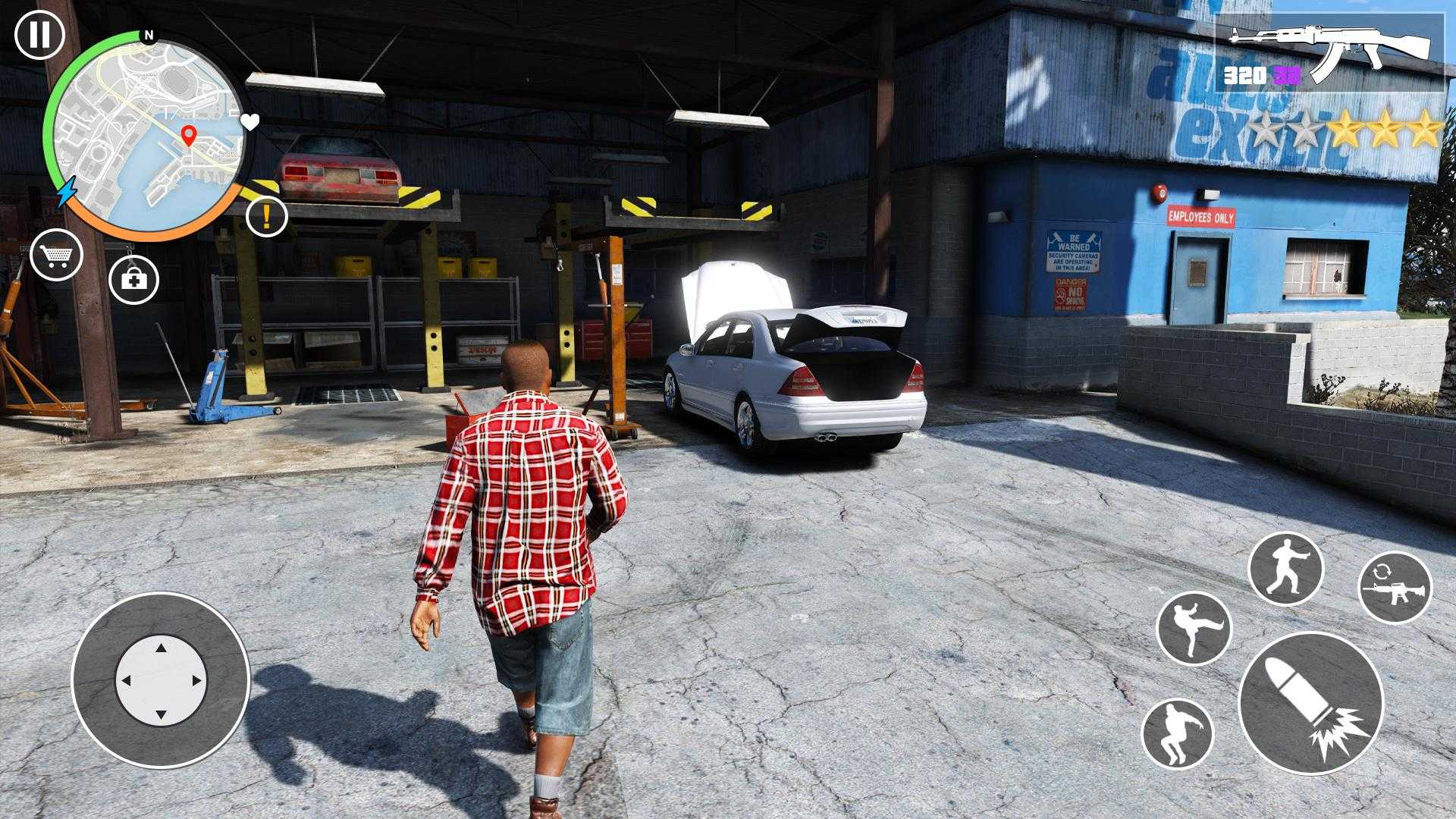Use the first aid medkit button
This screenshot has width=1456, height=819.
coord(134,280)
